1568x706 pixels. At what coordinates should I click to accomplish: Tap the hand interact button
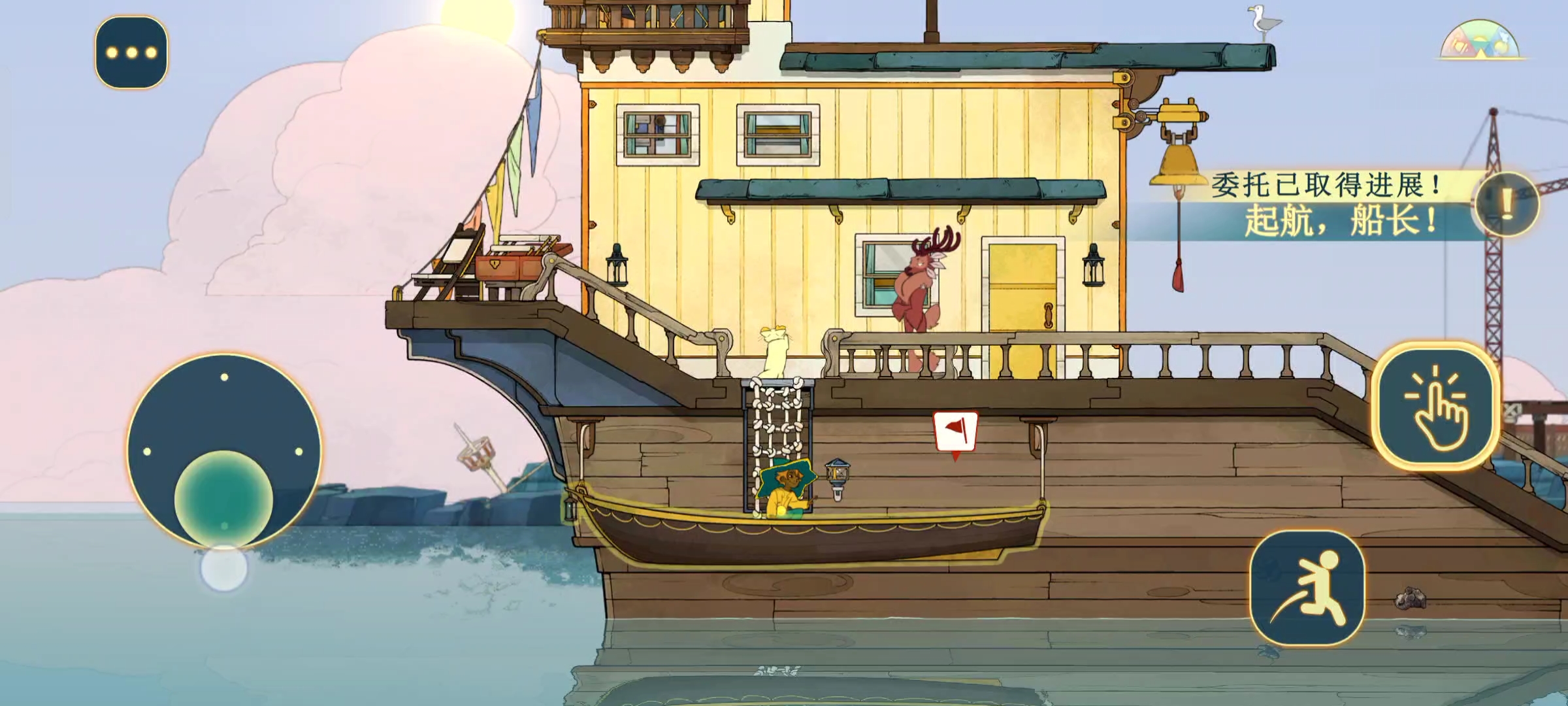coord(1437,406)
